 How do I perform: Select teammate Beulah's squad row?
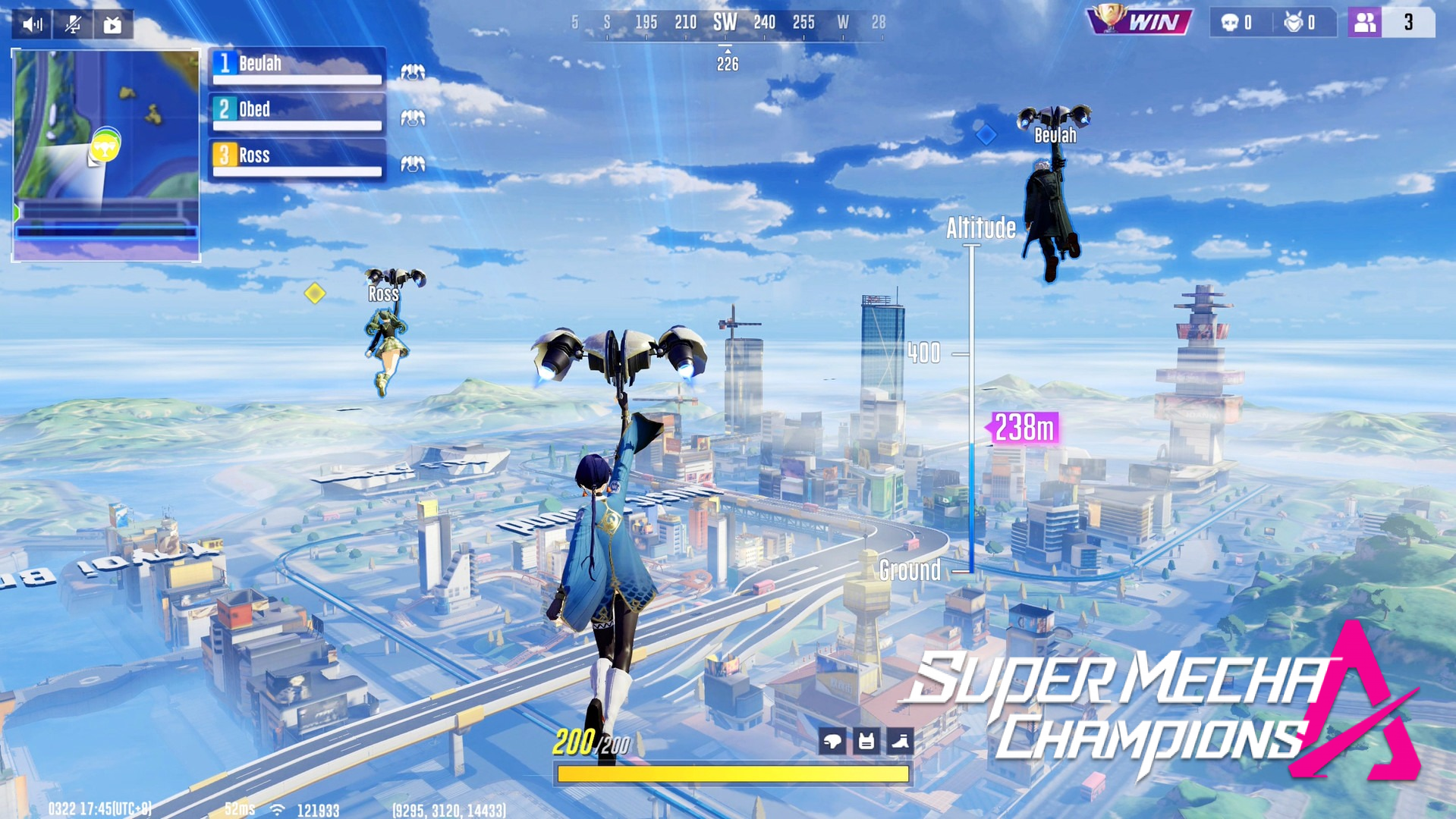click(x=297, y=67)
